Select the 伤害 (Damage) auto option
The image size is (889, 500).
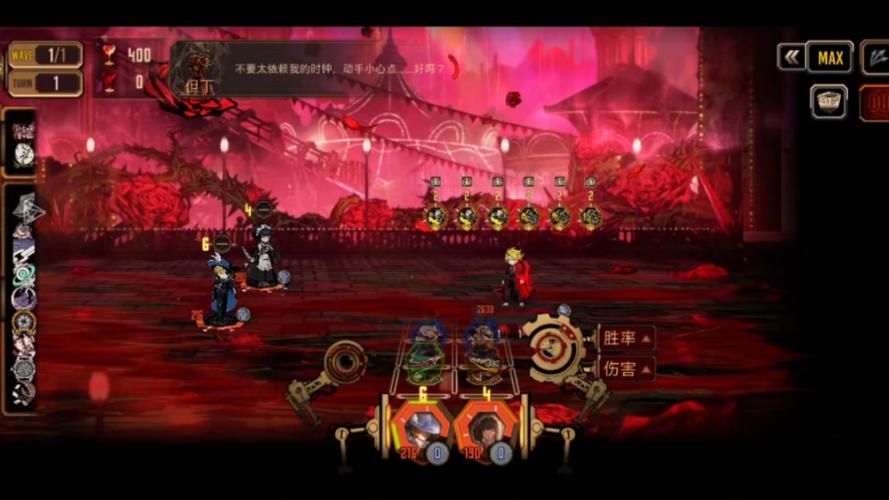[626, 369]
